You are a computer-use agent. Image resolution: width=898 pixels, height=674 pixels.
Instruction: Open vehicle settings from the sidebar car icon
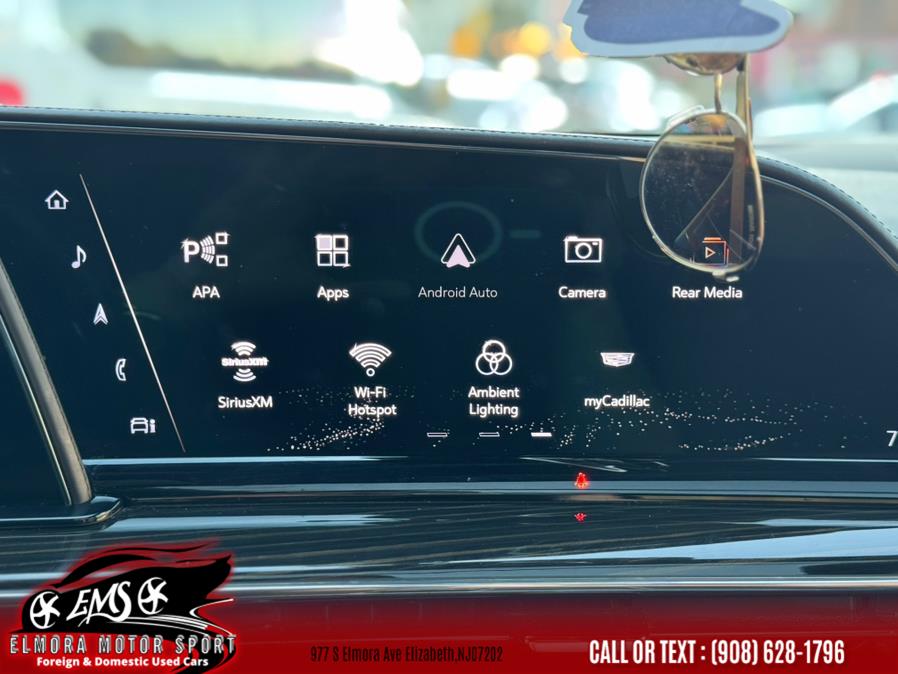142,425
